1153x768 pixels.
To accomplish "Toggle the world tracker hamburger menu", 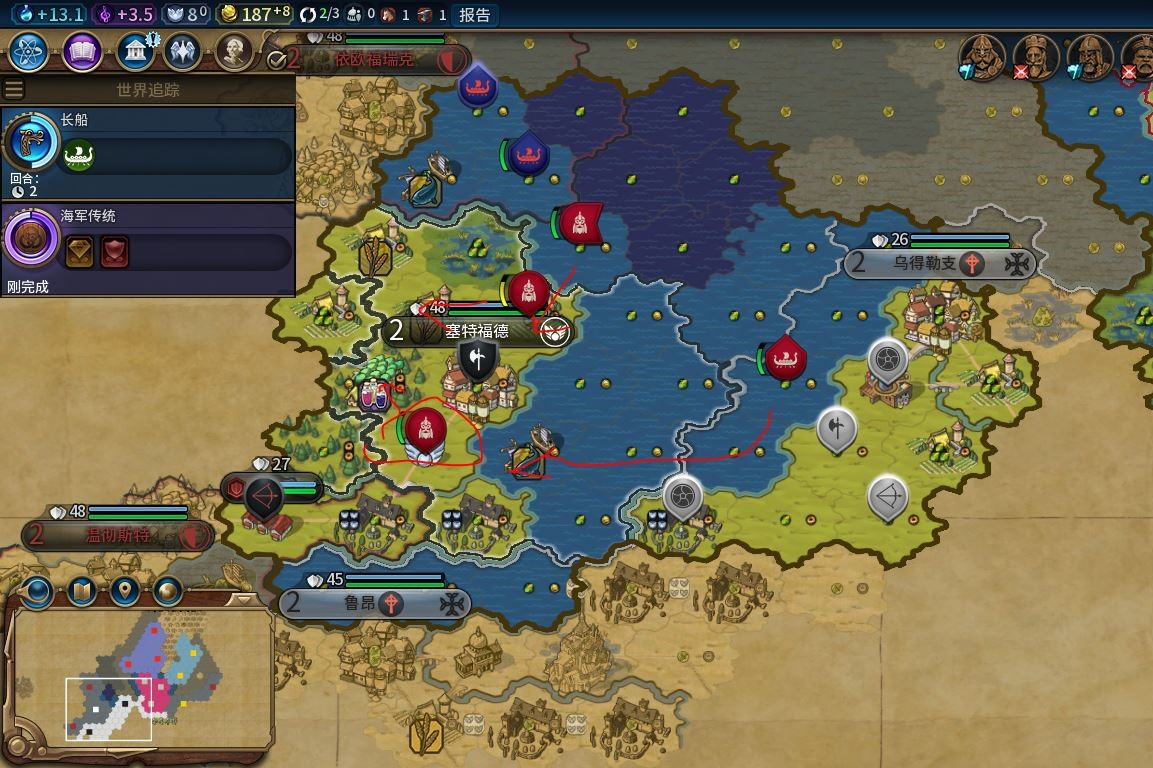I will [x=14, y=90].
